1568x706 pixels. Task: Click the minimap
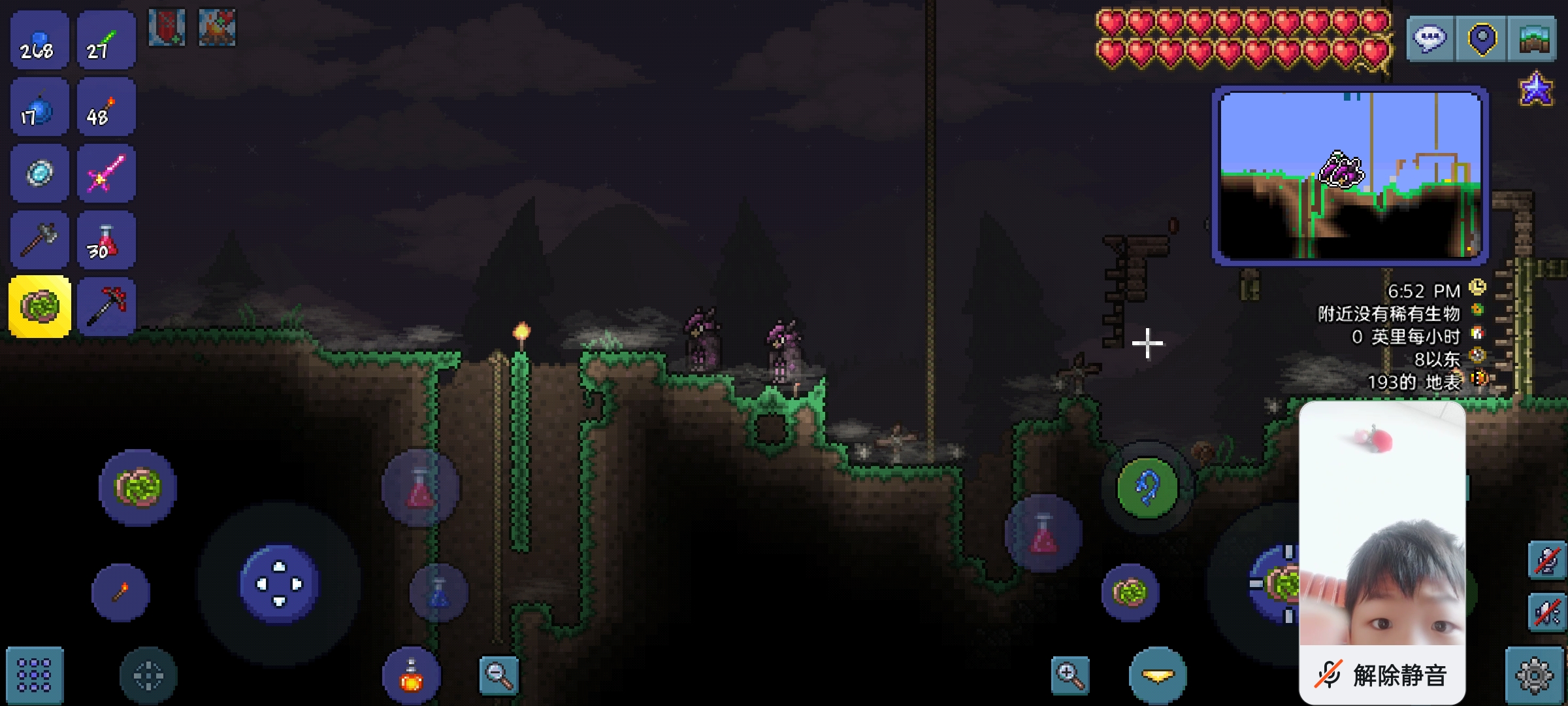point(1350,175)
